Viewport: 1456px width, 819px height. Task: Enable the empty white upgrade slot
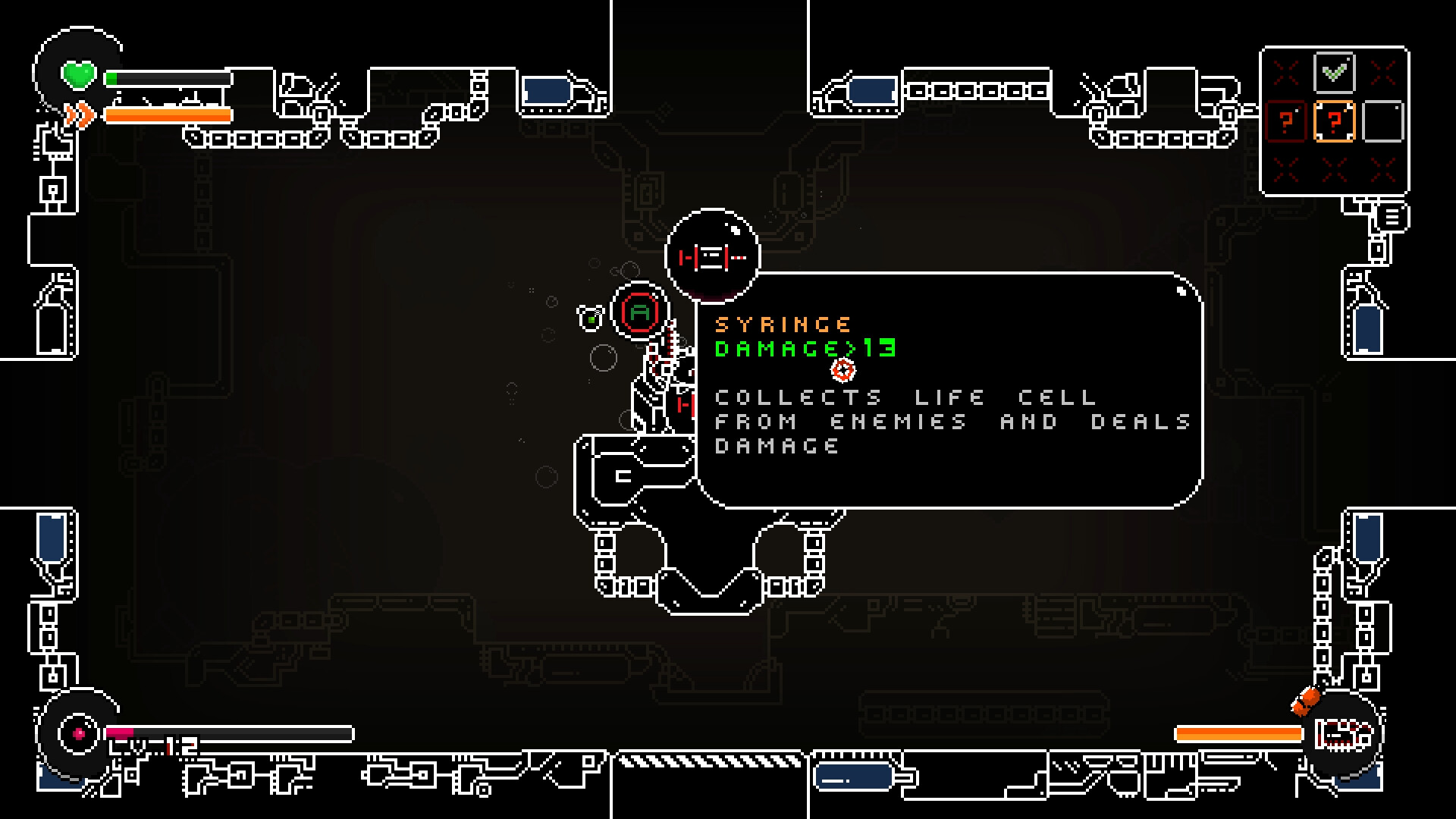click(x=1383, y=121)
